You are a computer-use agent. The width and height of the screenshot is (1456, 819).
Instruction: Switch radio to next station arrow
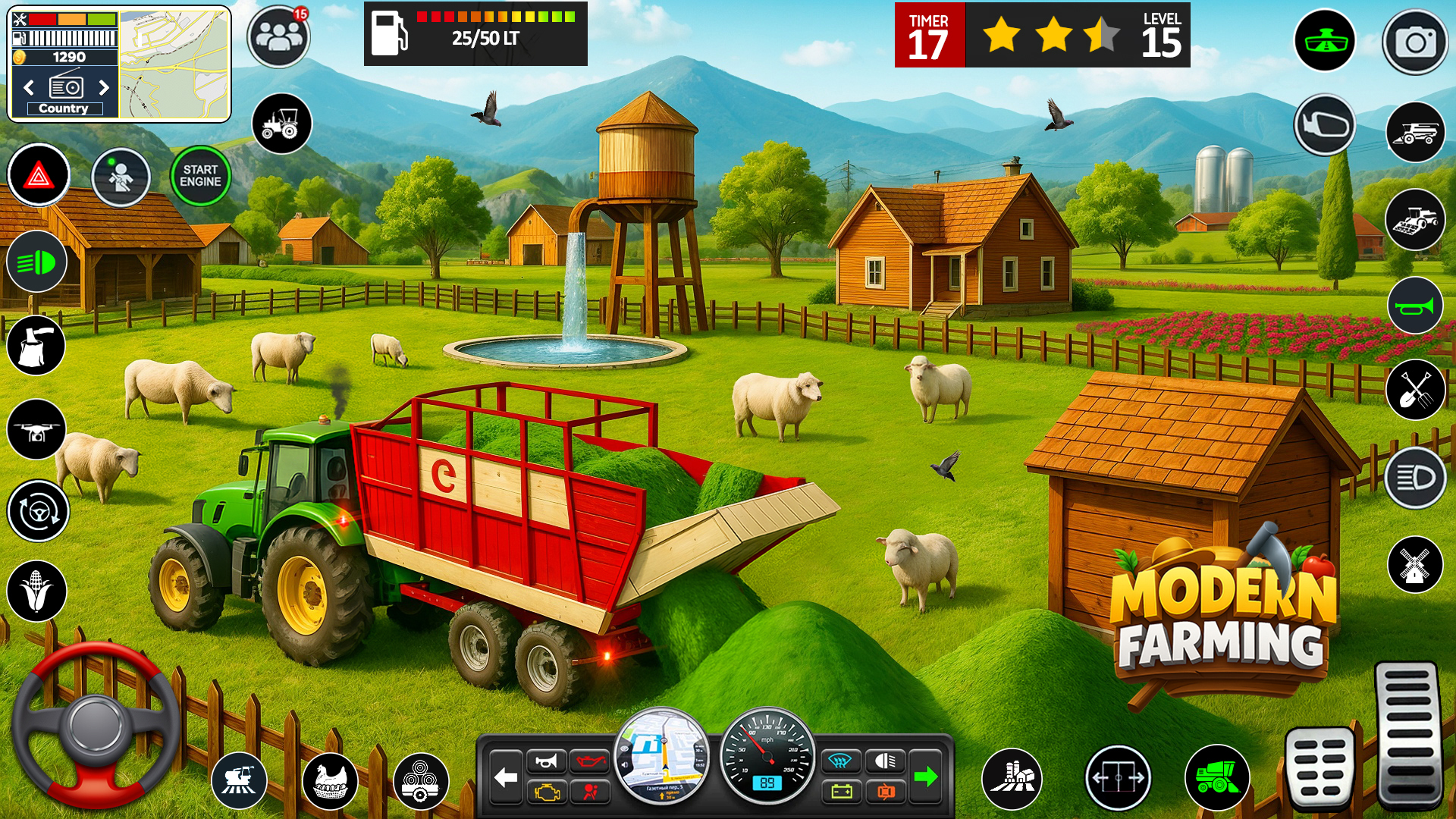click(x=104, y=88)
